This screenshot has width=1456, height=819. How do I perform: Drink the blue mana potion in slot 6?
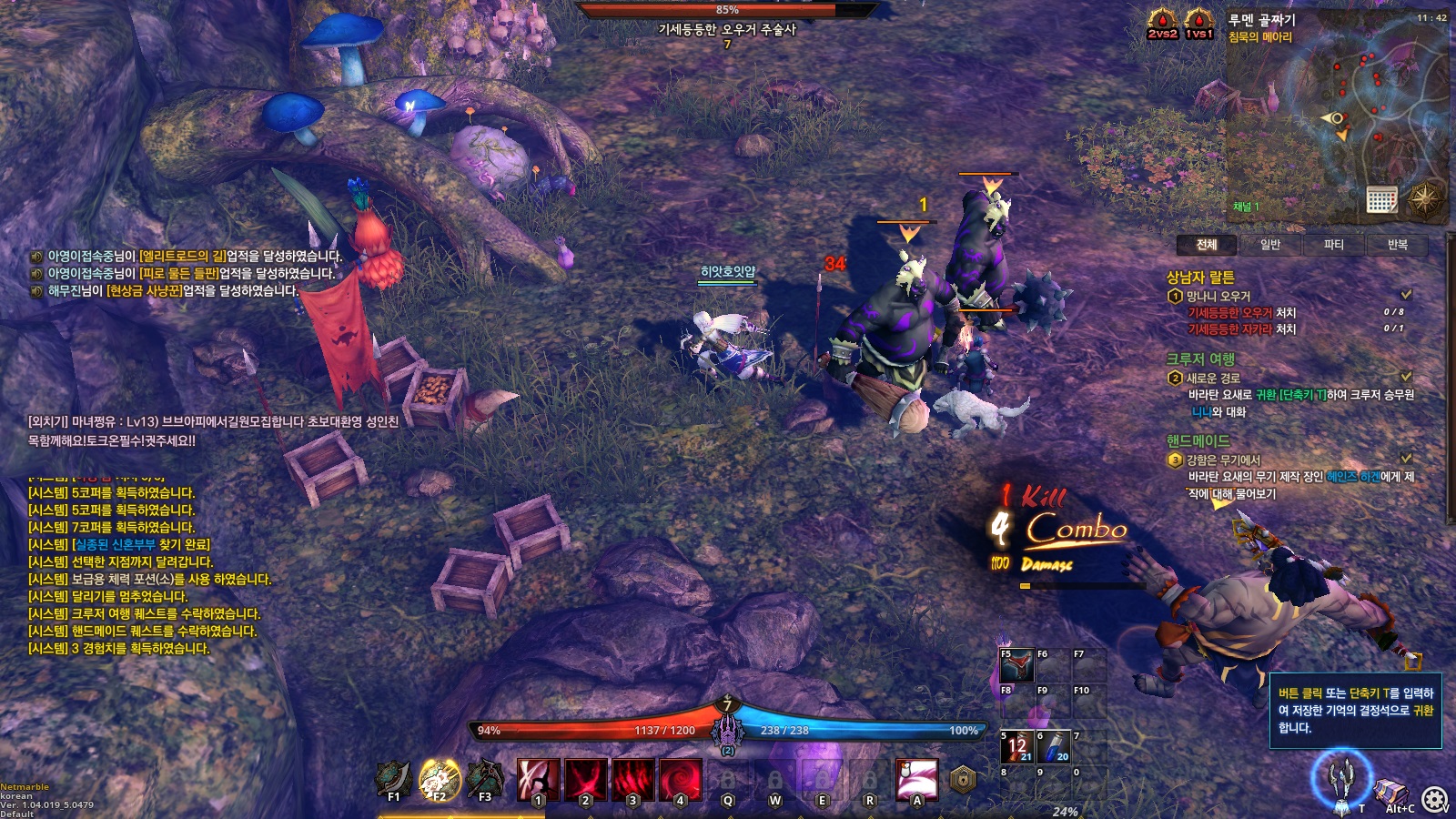tap(1053, 747)
